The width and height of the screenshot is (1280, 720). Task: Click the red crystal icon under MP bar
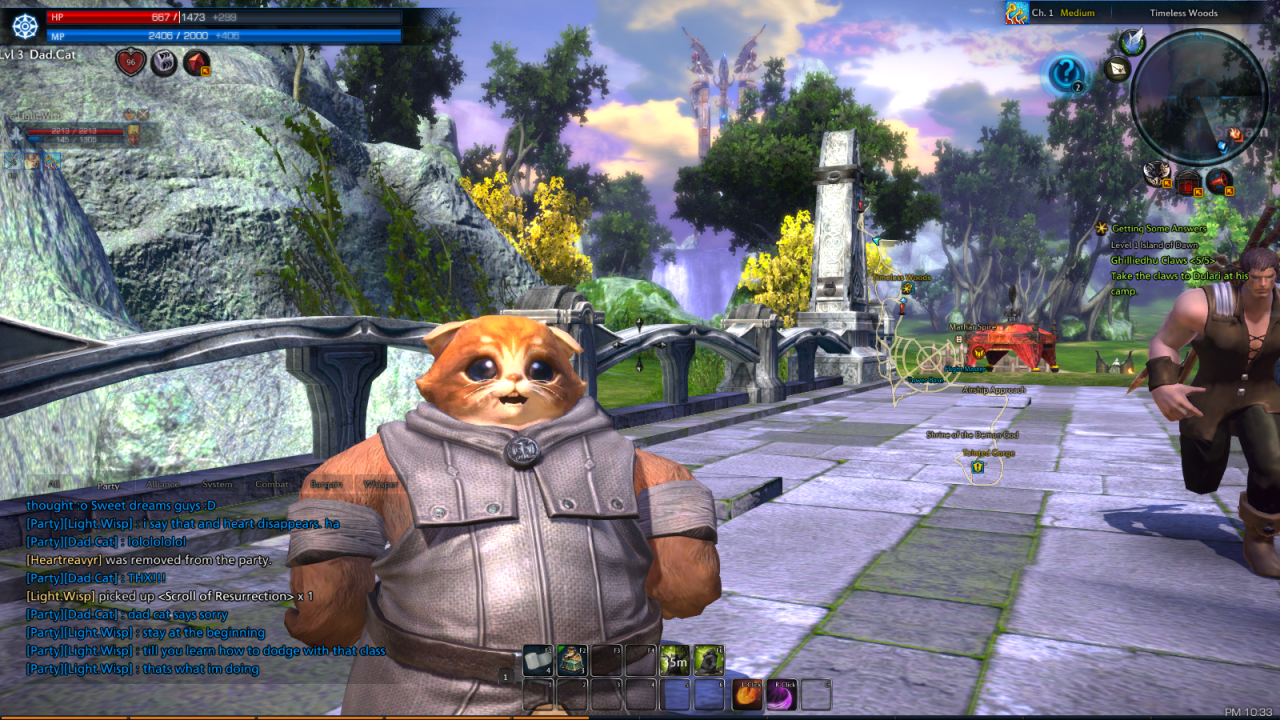click(196, 63)
